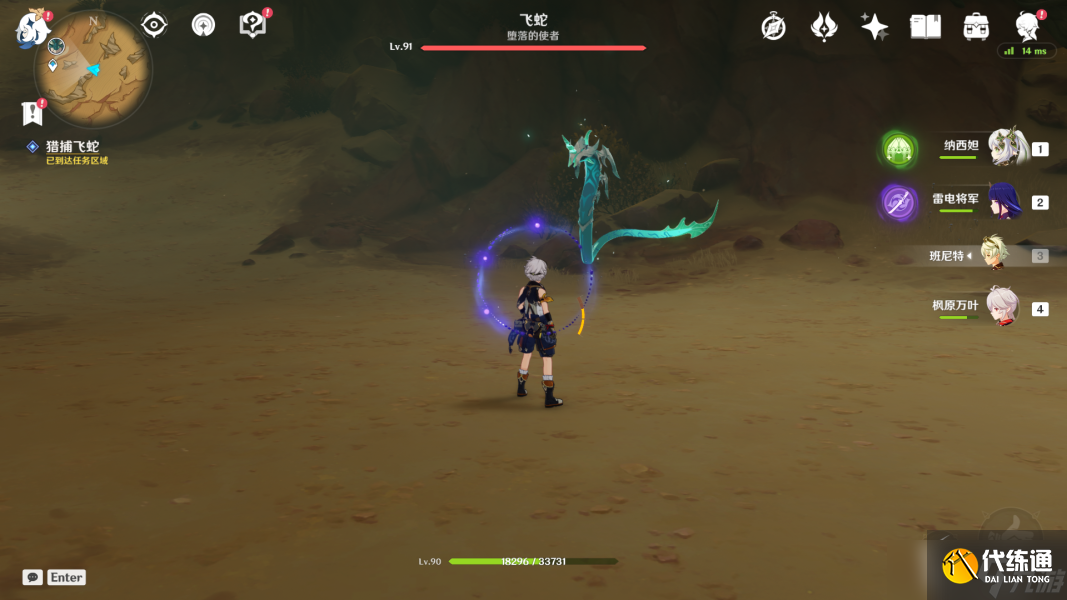This screenshot has width=1067, height=600.
Task: Select active character 班尼特 in party list
Action: 994,255
